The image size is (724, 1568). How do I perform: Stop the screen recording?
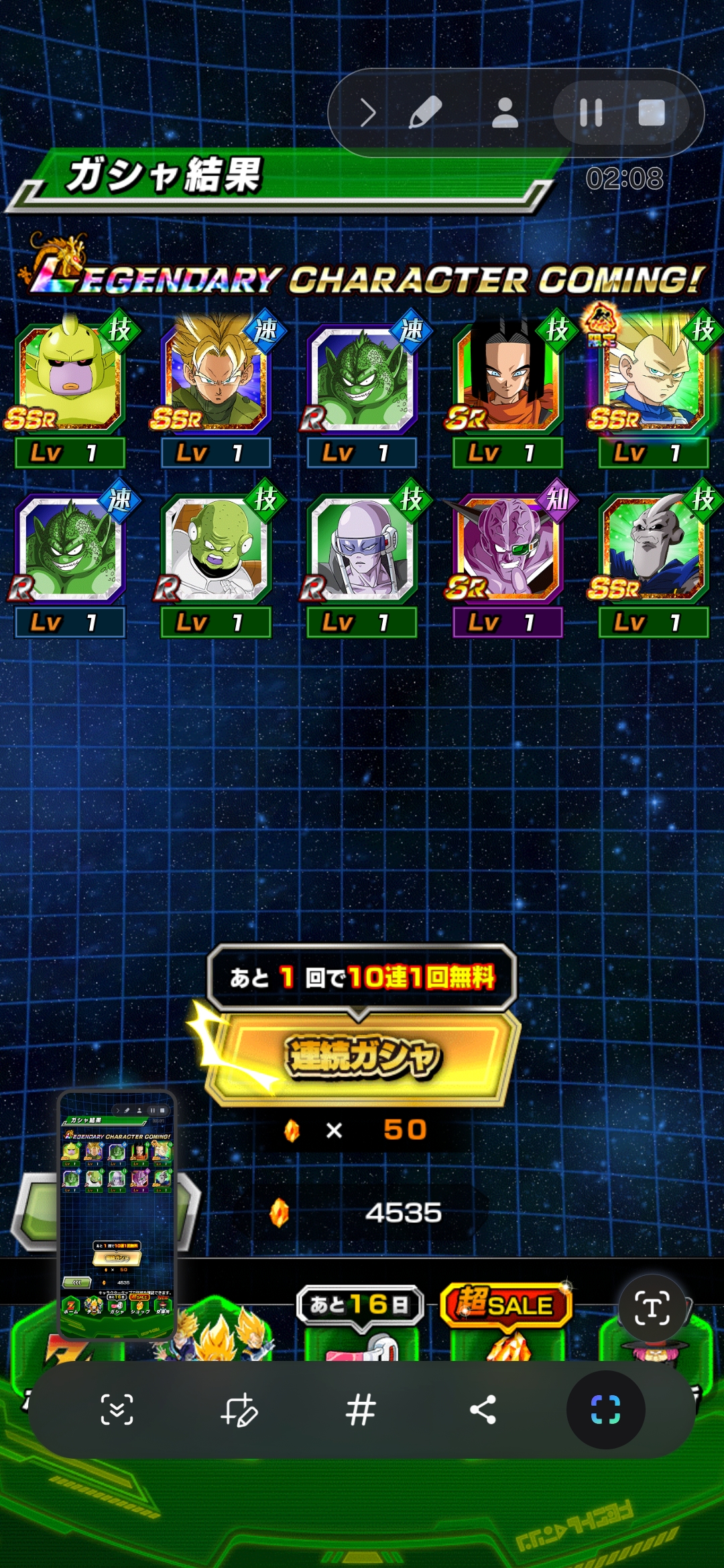(651, 113)
